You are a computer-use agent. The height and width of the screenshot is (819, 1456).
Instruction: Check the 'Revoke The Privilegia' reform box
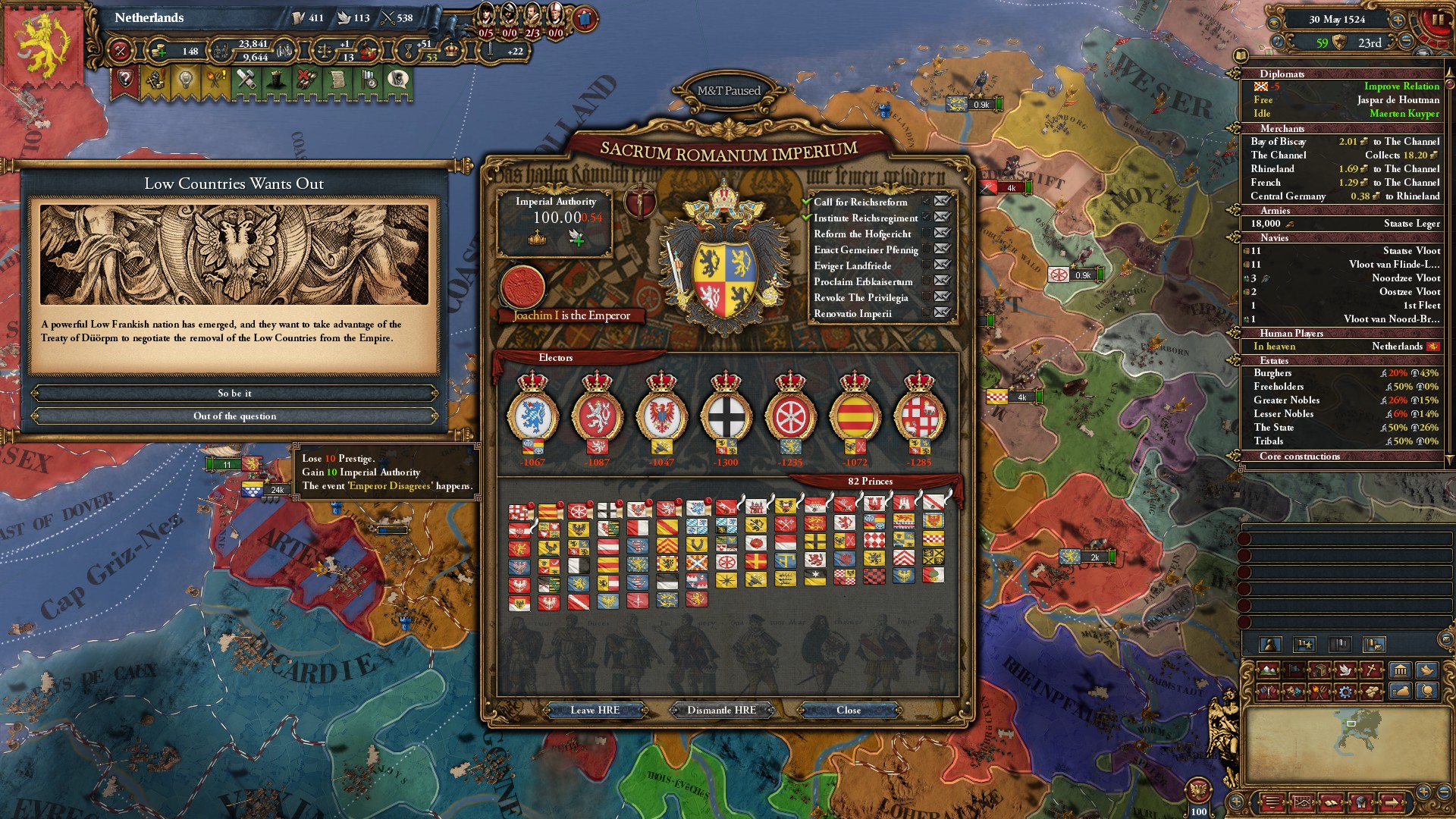coord(926,297)
